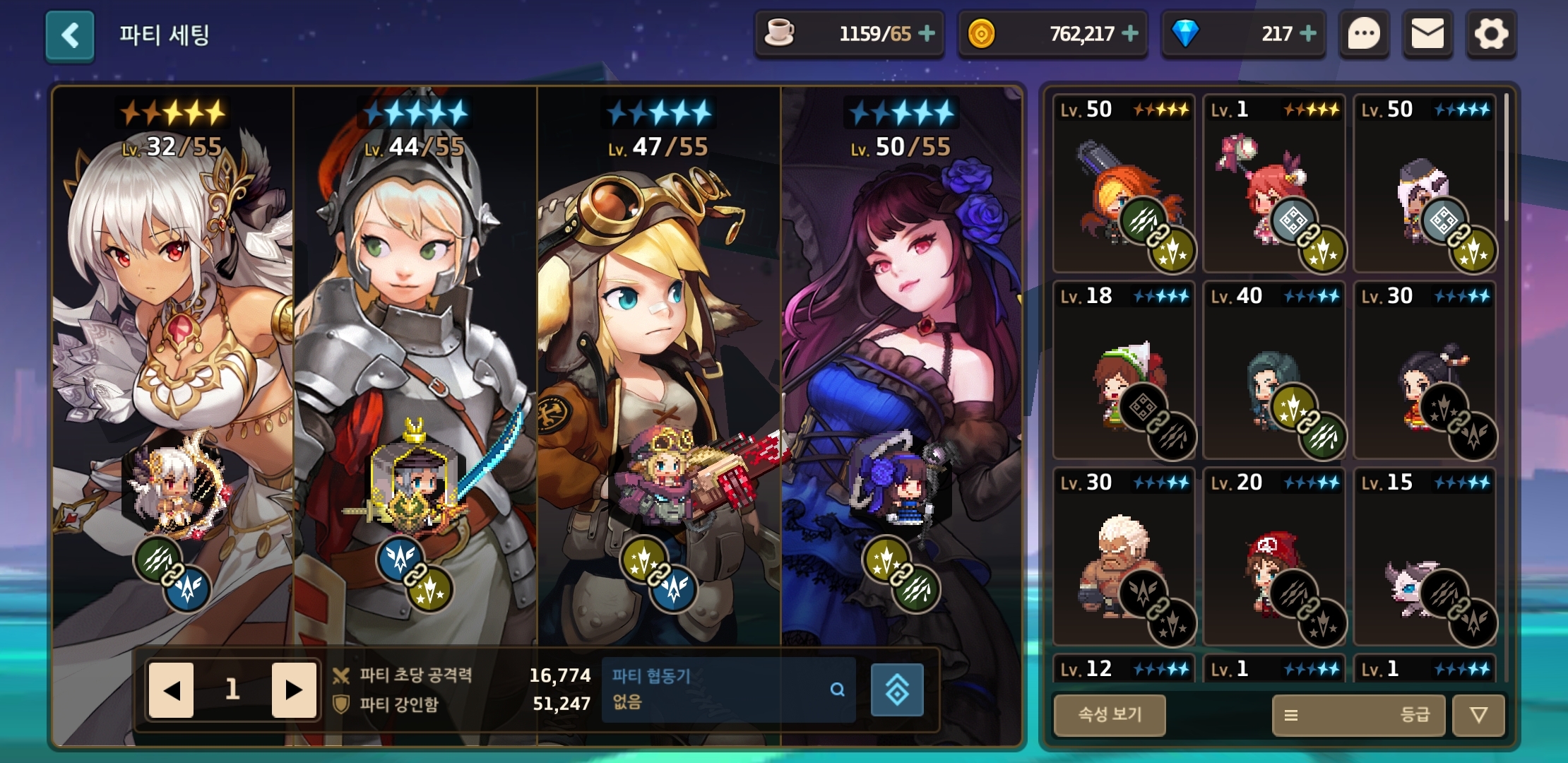
Task: Buy more blue gems with plus button
Action: tap(1308, 33)
